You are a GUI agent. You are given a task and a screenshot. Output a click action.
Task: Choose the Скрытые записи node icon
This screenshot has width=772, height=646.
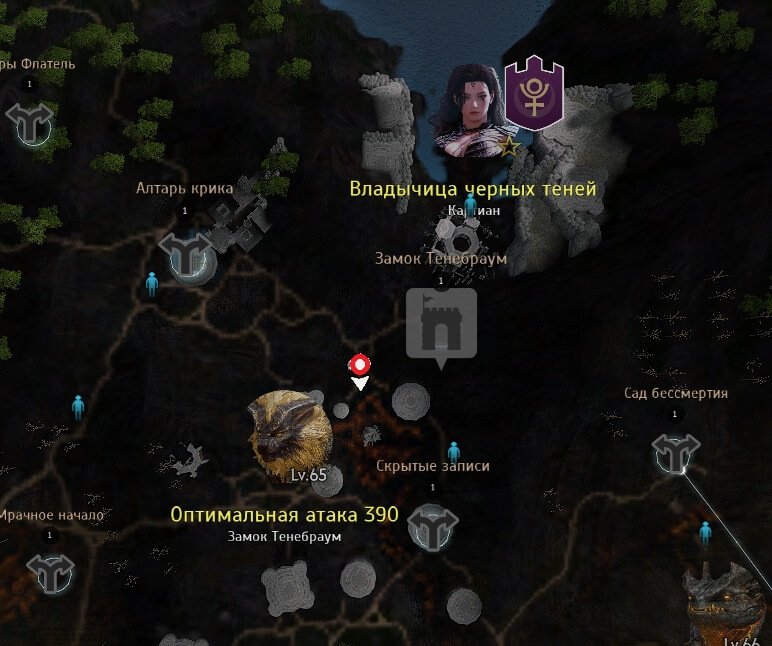click(433, 526)
